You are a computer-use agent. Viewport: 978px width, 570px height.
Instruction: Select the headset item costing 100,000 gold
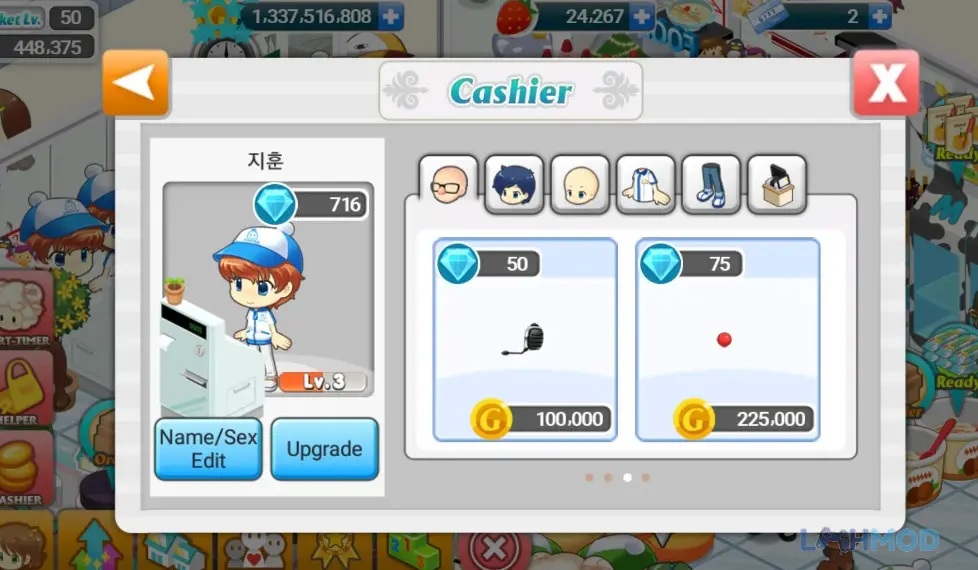pos(525,340)
